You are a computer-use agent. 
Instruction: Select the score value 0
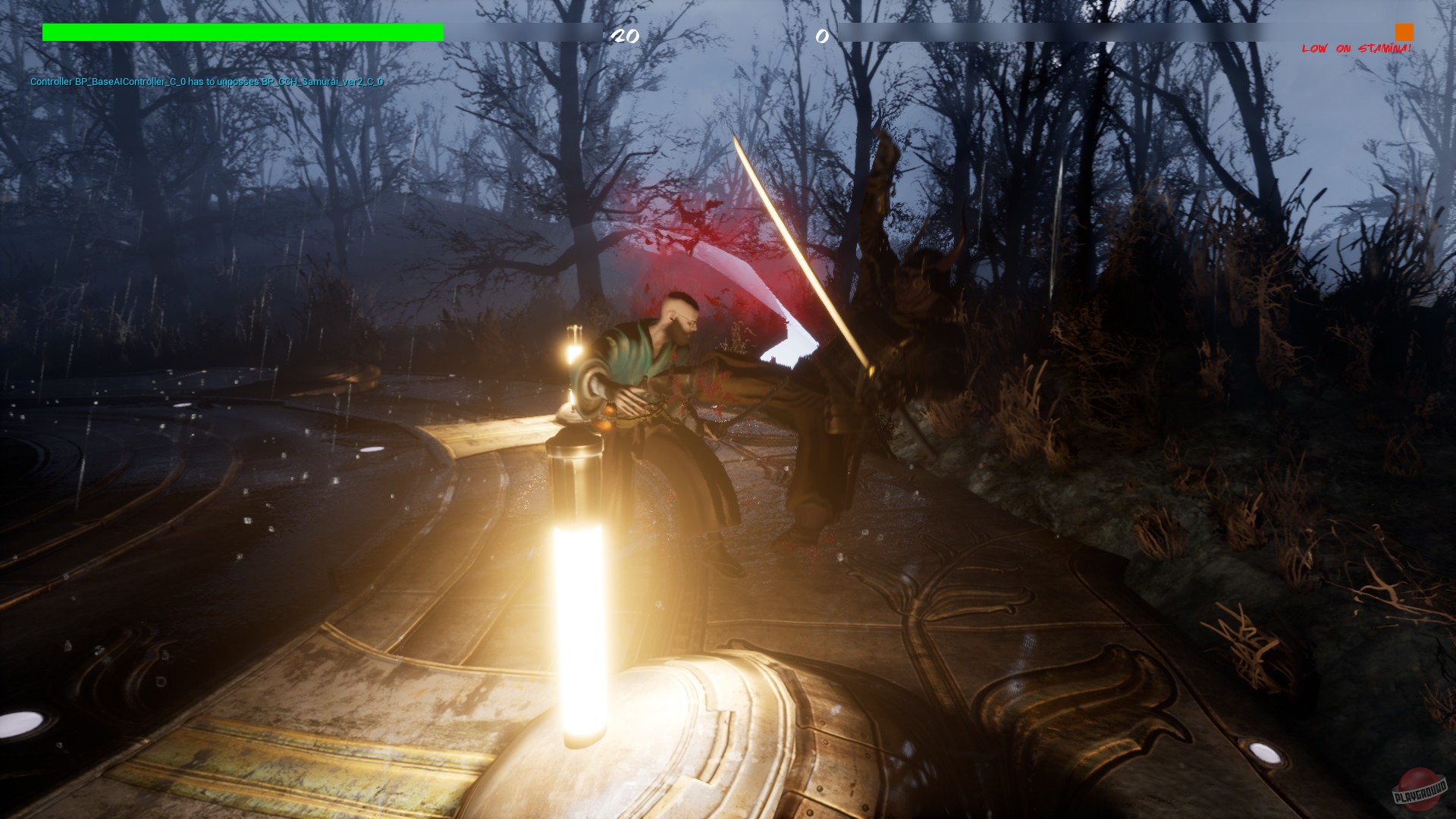[x=821, y=36]
